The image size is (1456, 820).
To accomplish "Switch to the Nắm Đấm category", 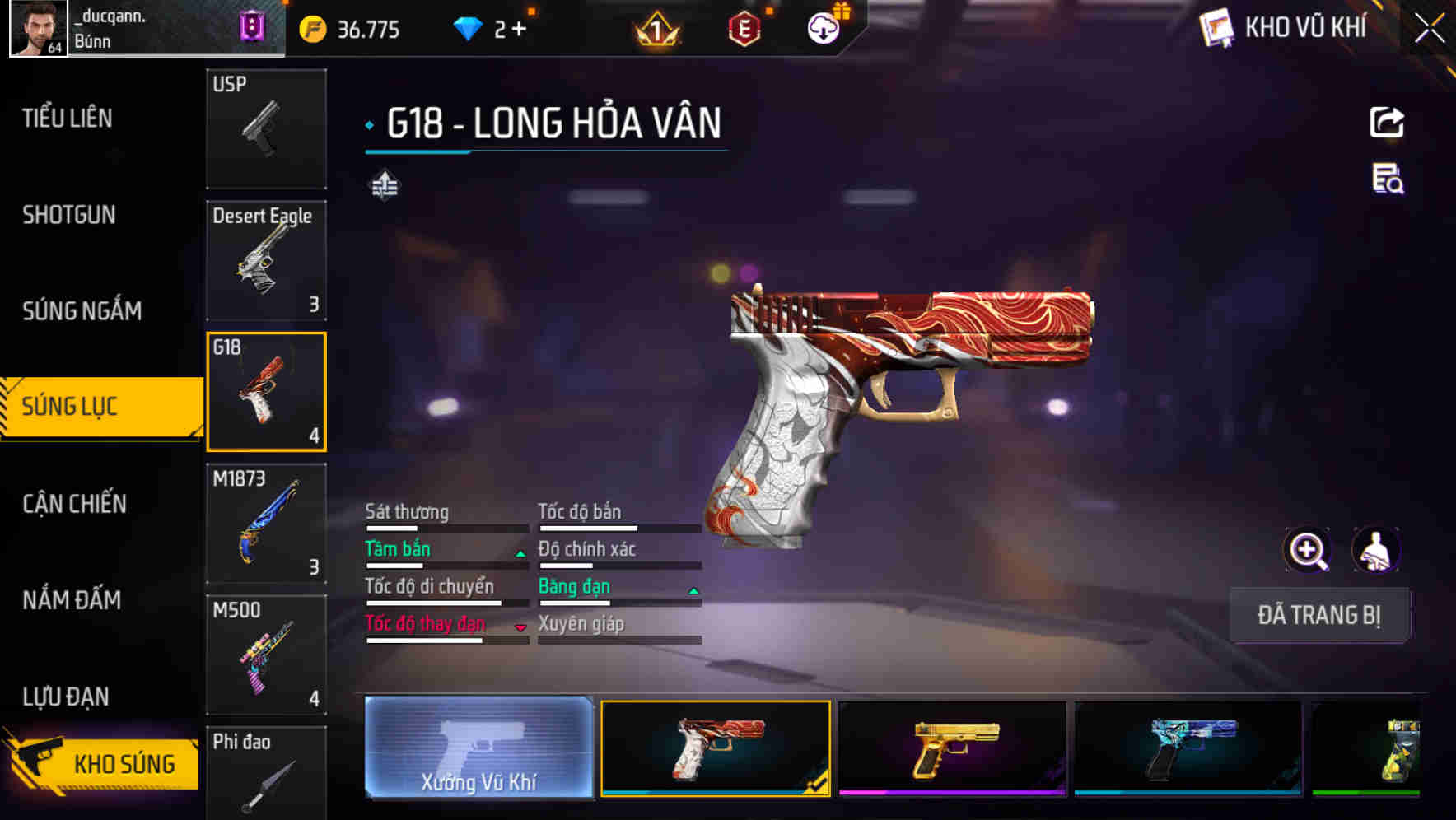I will tap(72, 600).
